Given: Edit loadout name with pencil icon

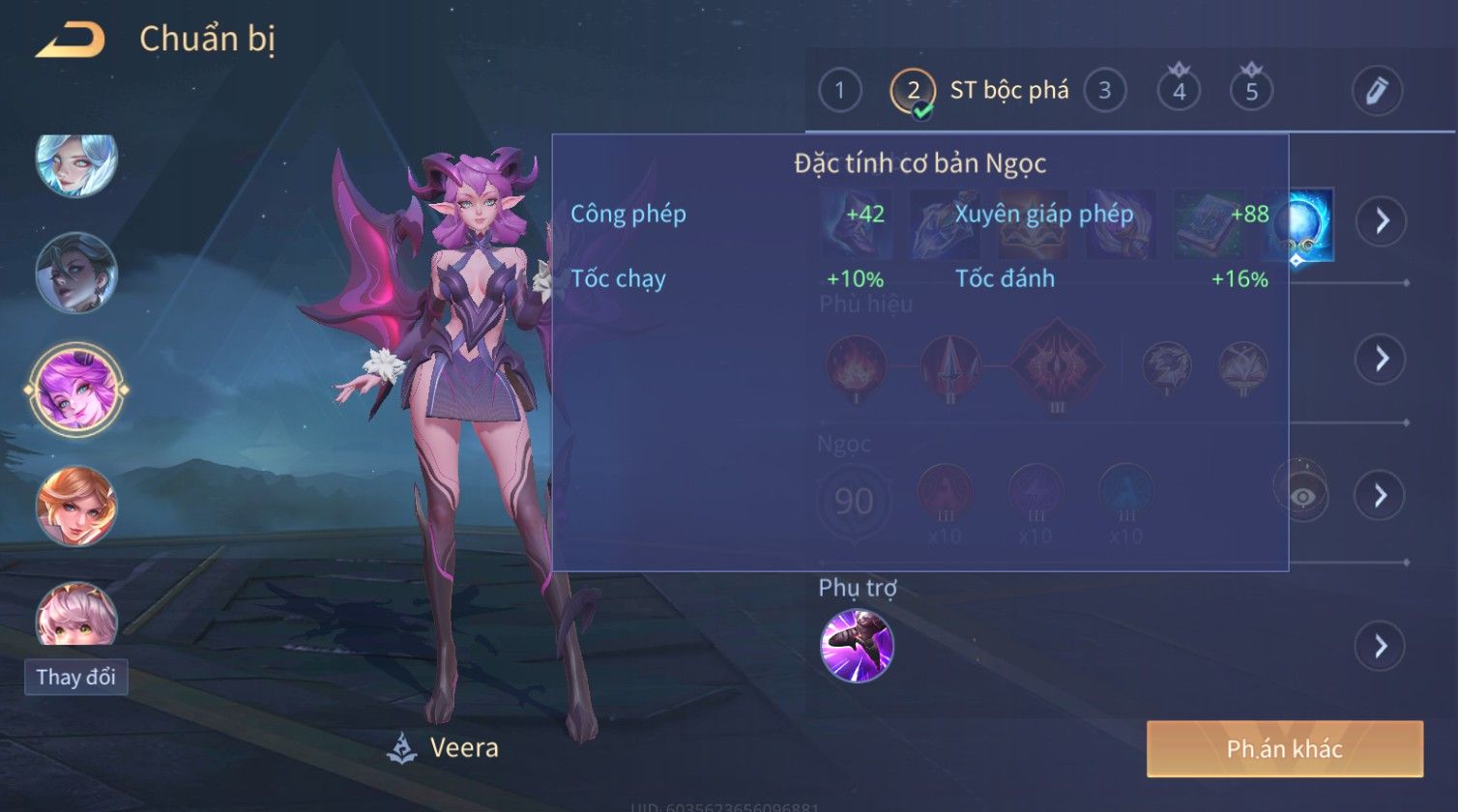Looking at the screenshot, I should (1377, 91).
